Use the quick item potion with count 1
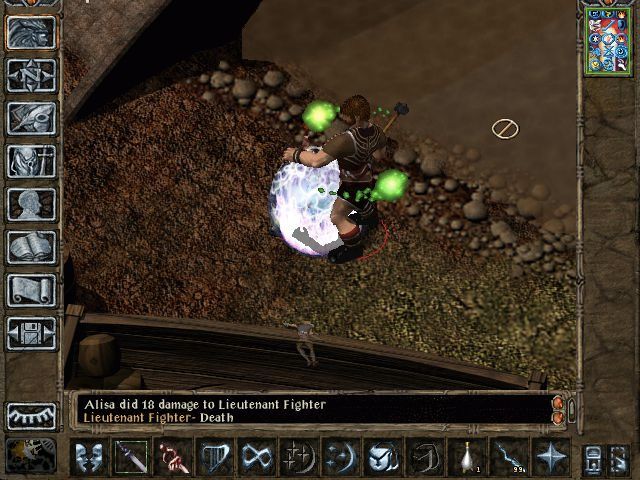The width and height of the screenshot is (640, 480). coord(467,457)
